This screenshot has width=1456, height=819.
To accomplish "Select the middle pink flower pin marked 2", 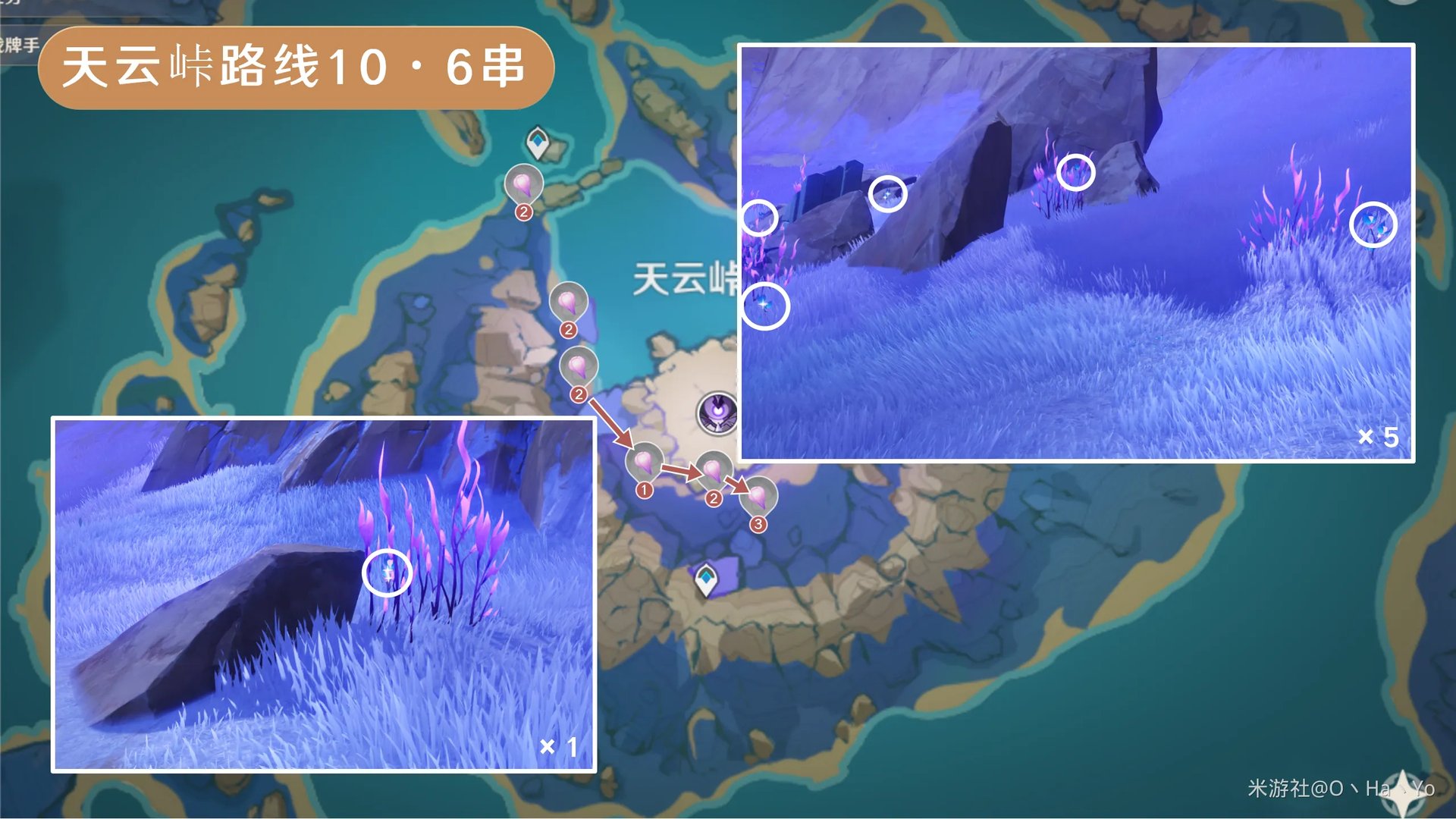I will point(570,302).
